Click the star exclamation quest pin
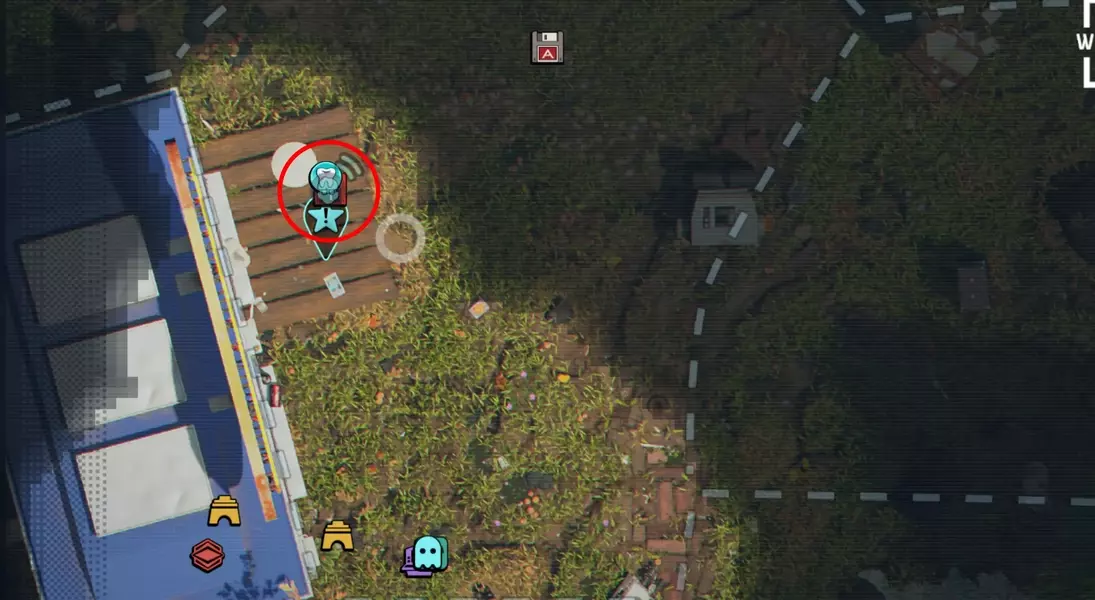Screen dimensions: 1095x600 click(x=327, y=219)
